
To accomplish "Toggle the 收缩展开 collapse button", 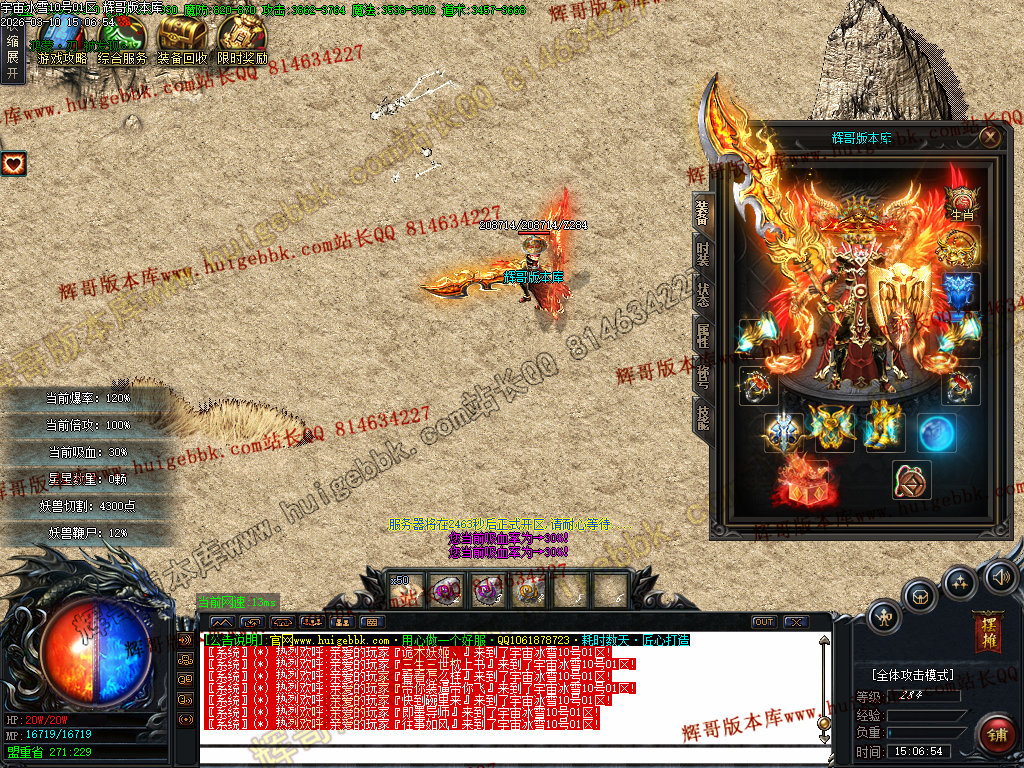I will [x=12, y=57].
